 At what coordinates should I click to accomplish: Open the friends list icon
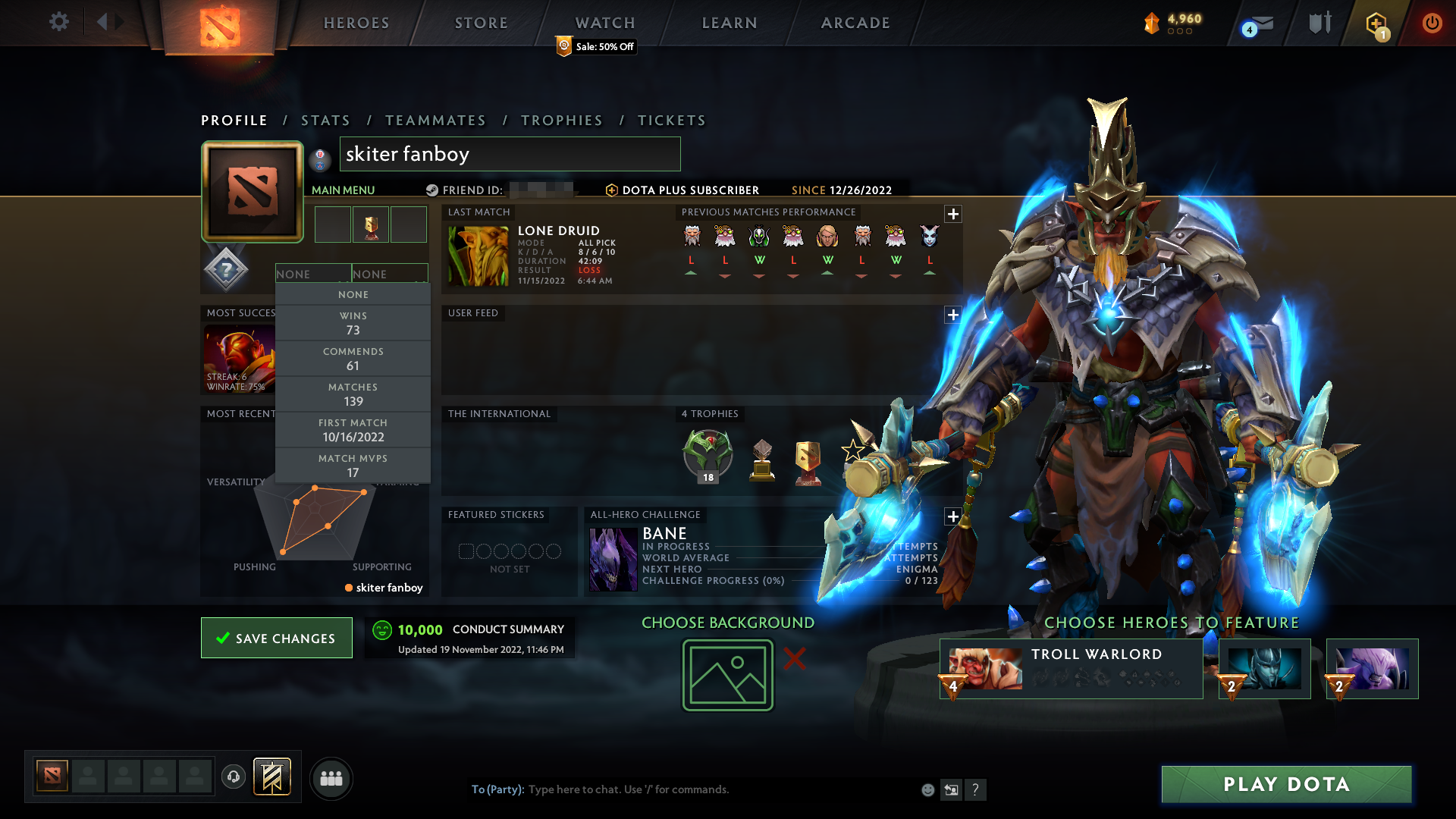tap(331, 778)
